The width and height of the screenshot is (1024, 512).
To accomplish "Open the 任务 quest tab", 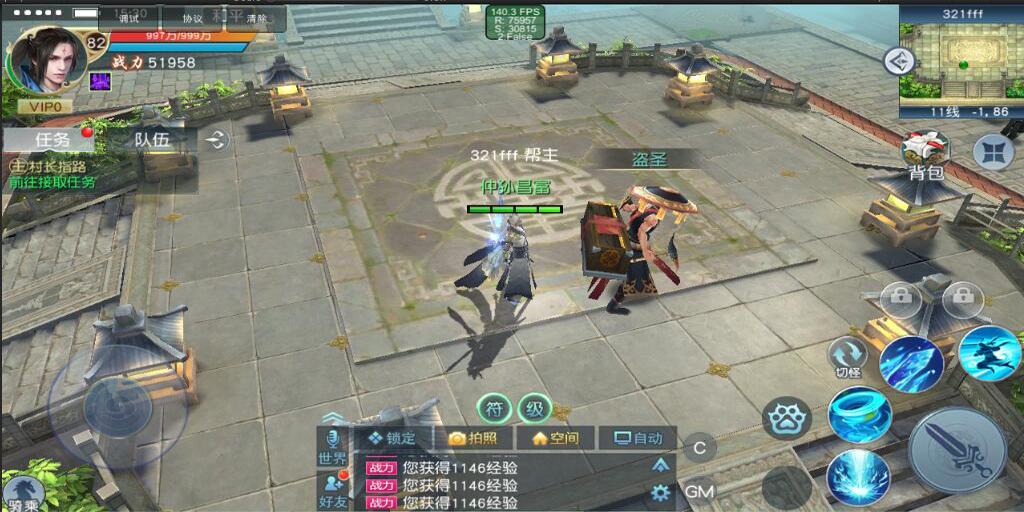I will (52, 140).
